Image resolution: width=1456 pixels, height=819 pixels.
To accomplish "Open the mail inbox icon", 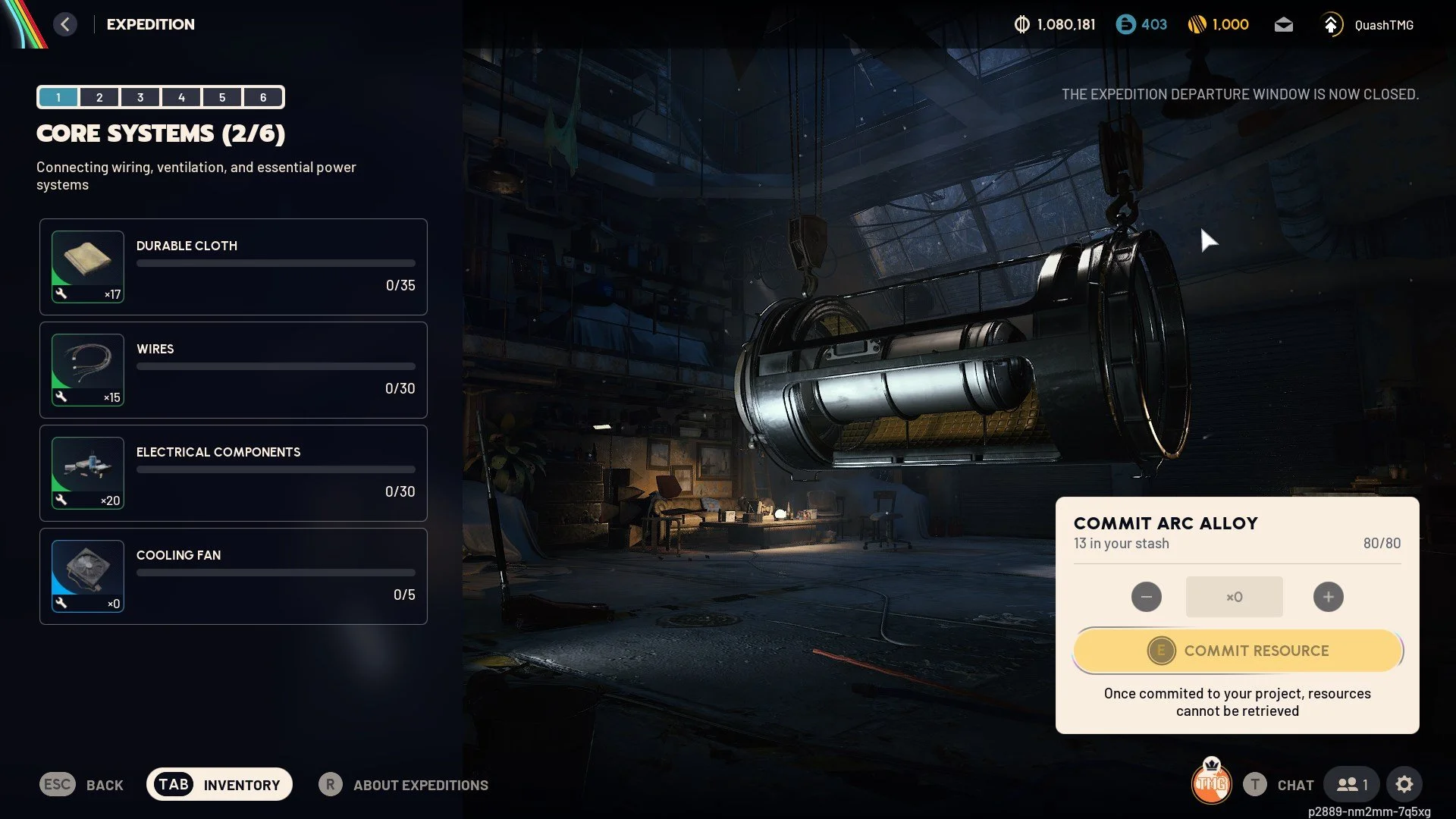I will [x=1283, y=25].
